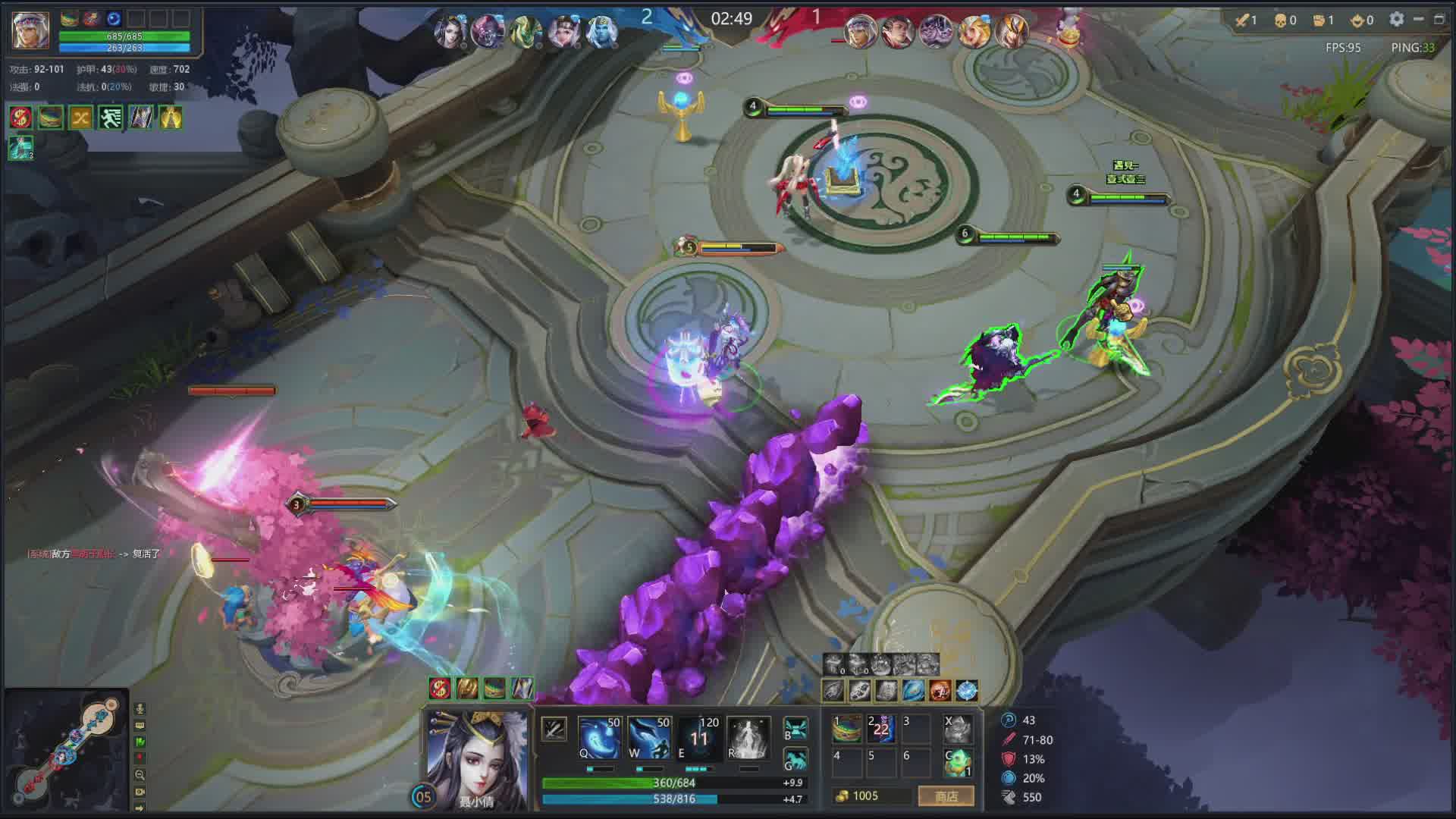Open the settings gear
1456x819 pixels.
click(x=1396, y=20)
